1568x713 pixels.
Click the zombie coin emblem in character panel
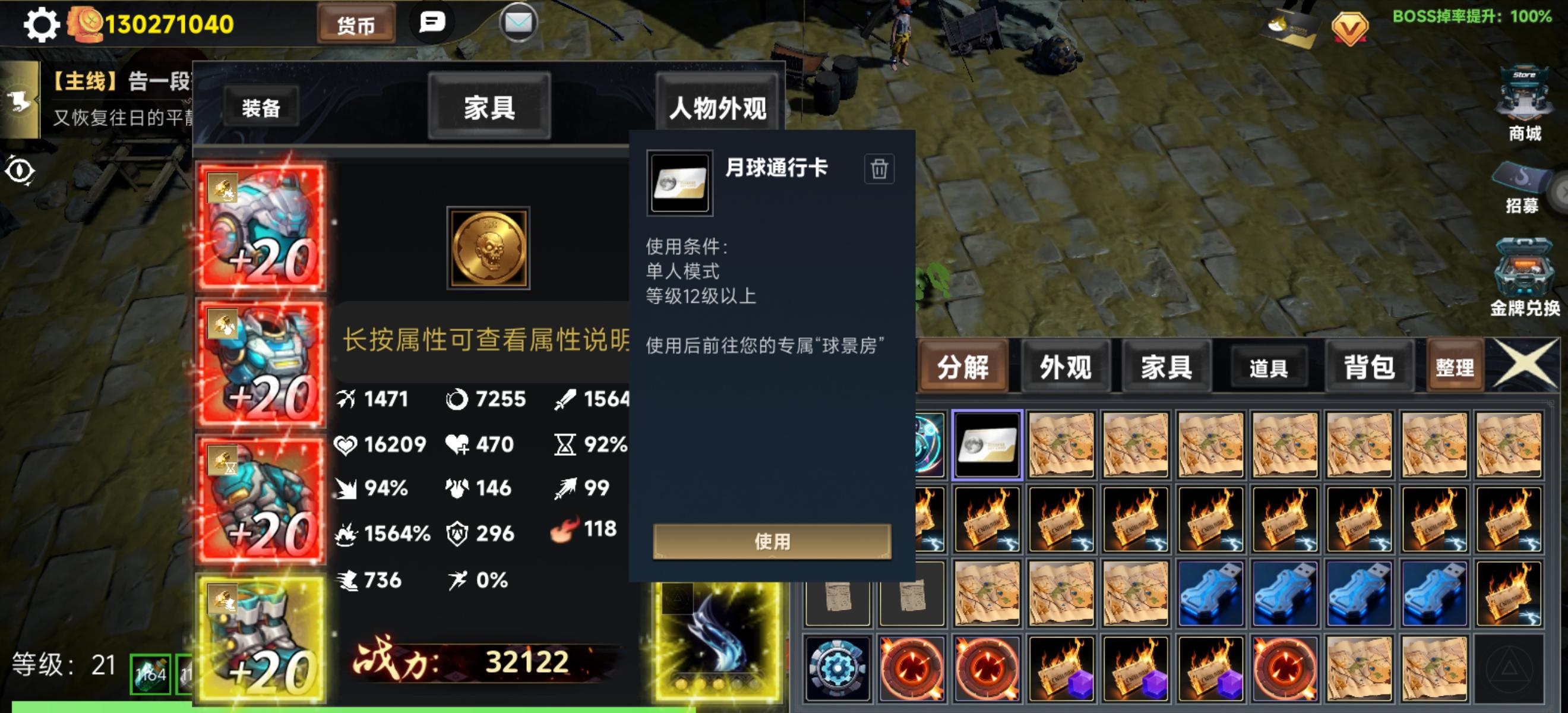click(488, 247)
